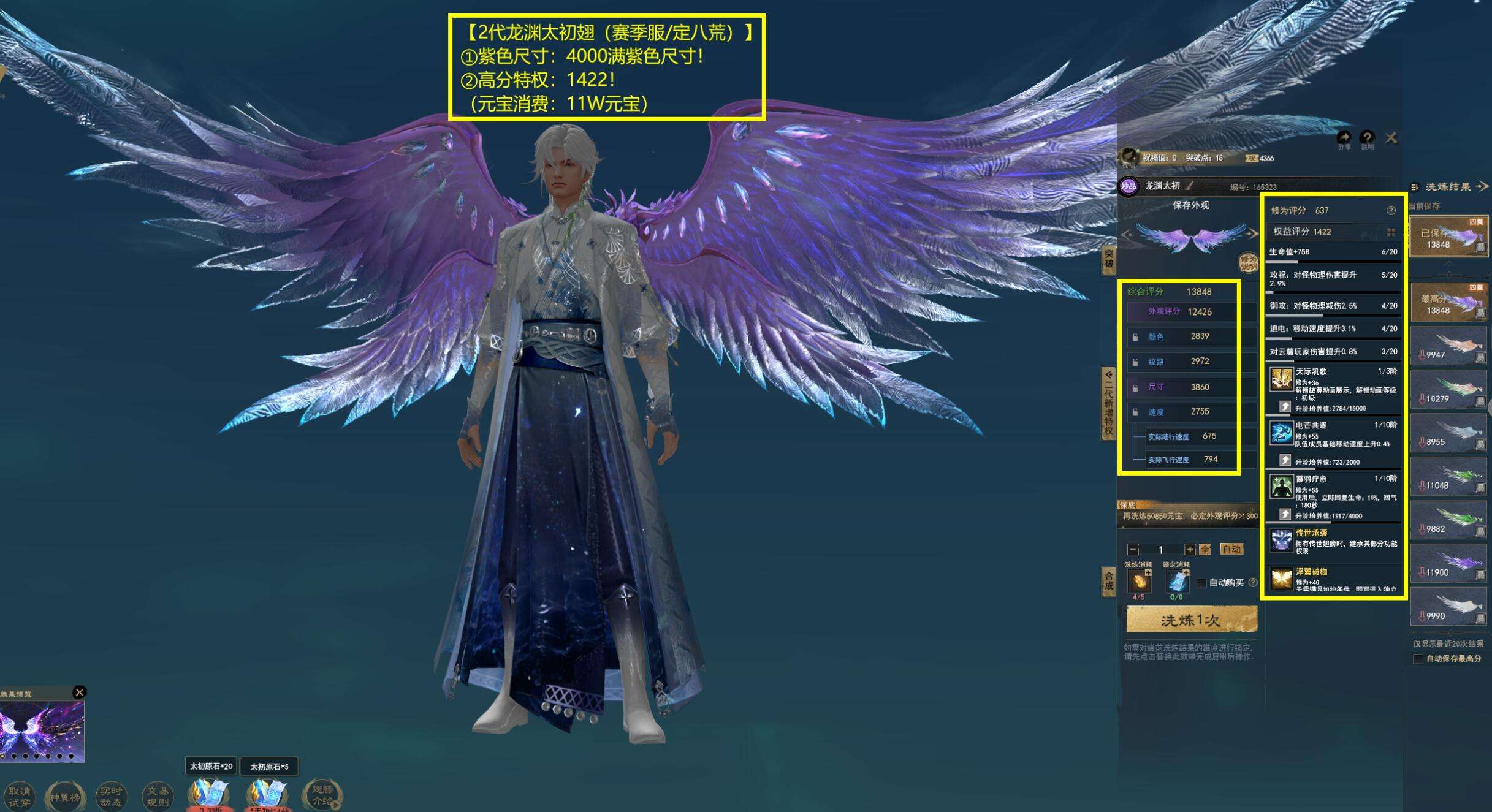Click the 自动 auto-refine button
The width and height of the screenshot is (1492, 812).
point(1231,549)
